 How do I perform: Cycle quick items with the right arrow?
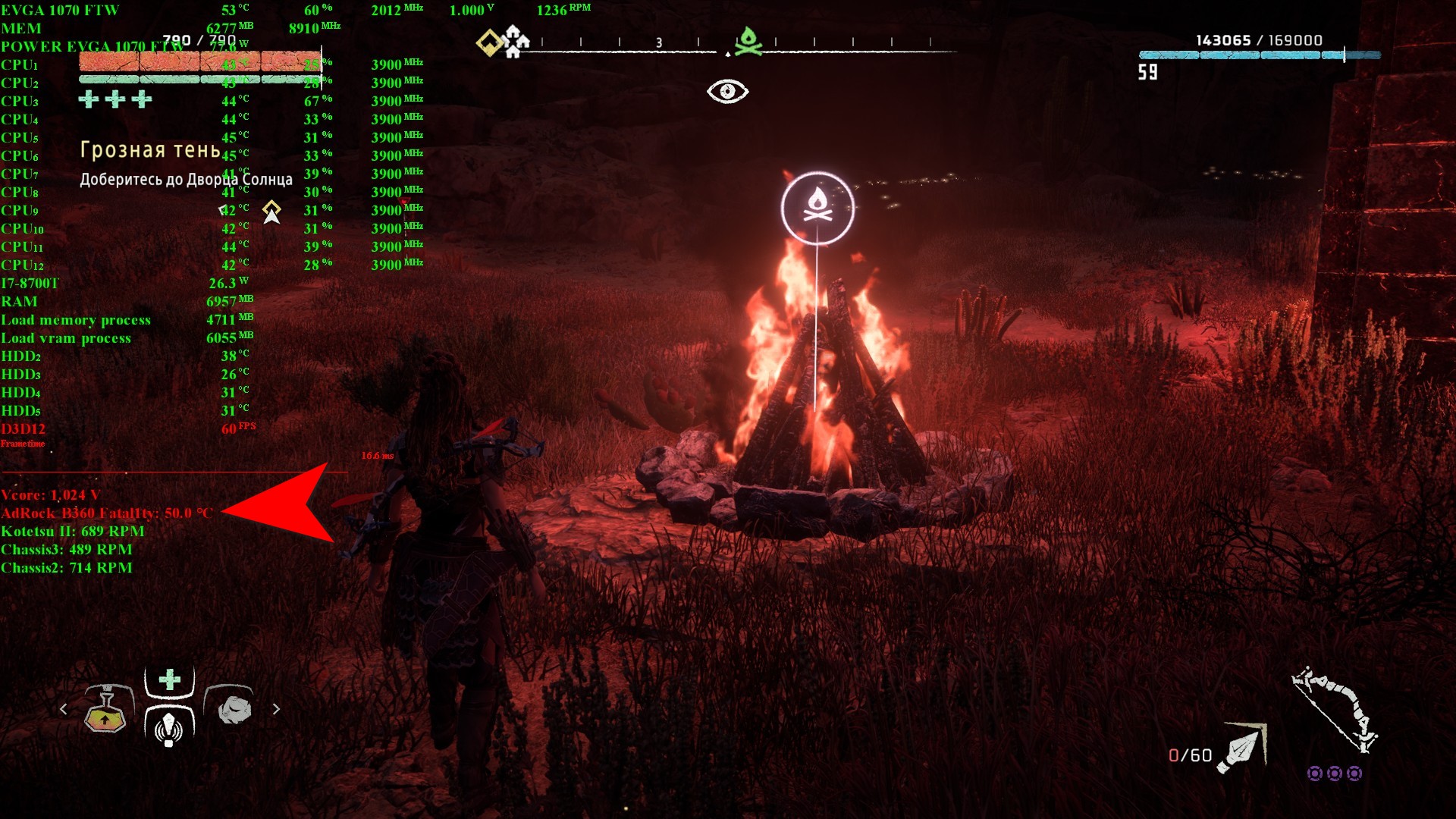pyautogui.click(x=276, y=709)
